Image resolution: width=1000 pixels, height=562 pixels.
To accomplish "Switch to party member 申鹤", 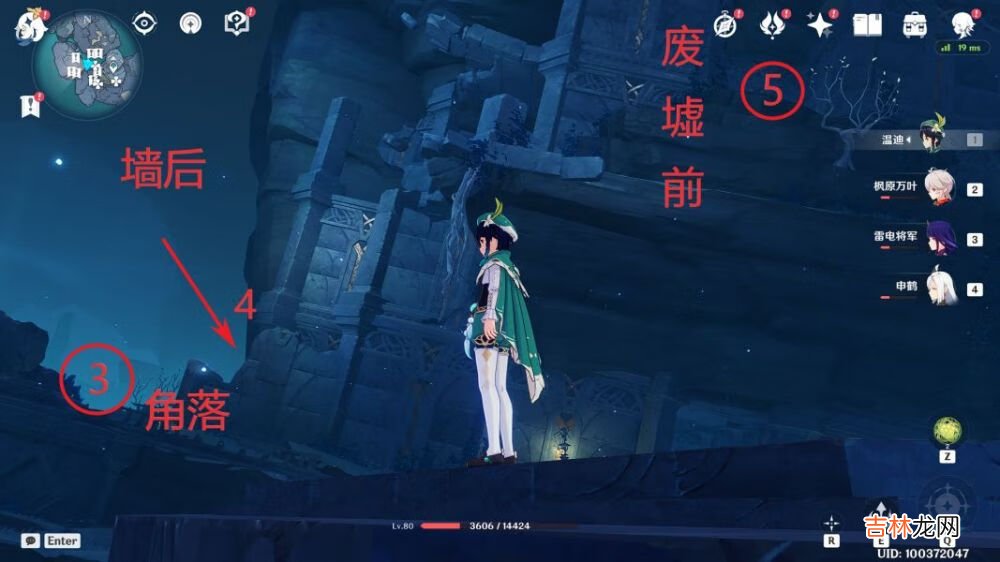I will pos(938,289).
